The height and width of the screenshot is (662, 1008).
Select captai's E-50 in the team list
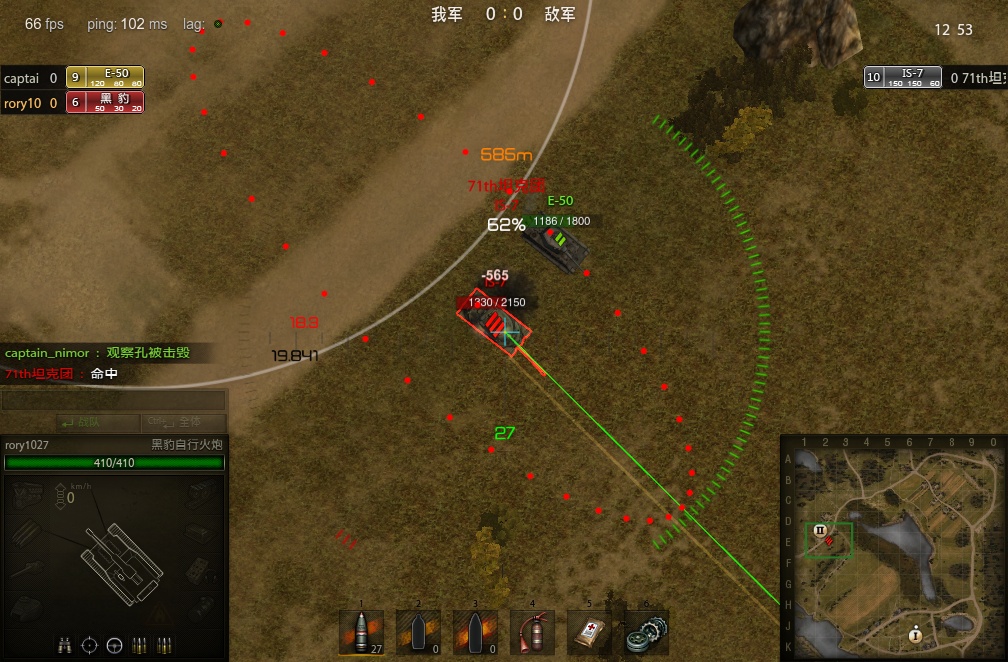point(105,78)
